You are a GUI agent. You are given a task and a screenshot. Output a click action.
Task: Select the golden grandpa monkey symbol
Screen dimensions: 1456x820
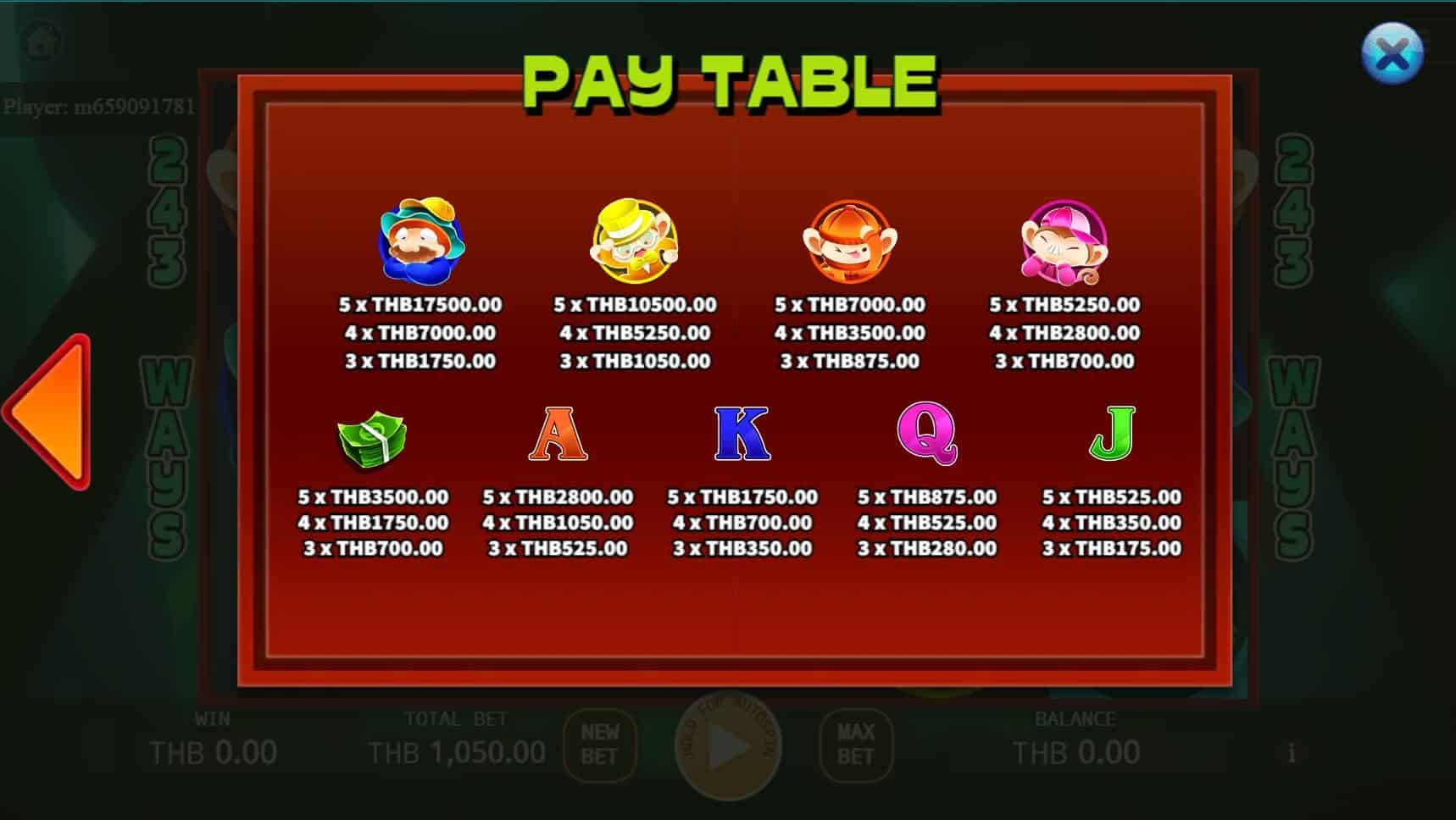pyautogui.click(x=636, y=243)
